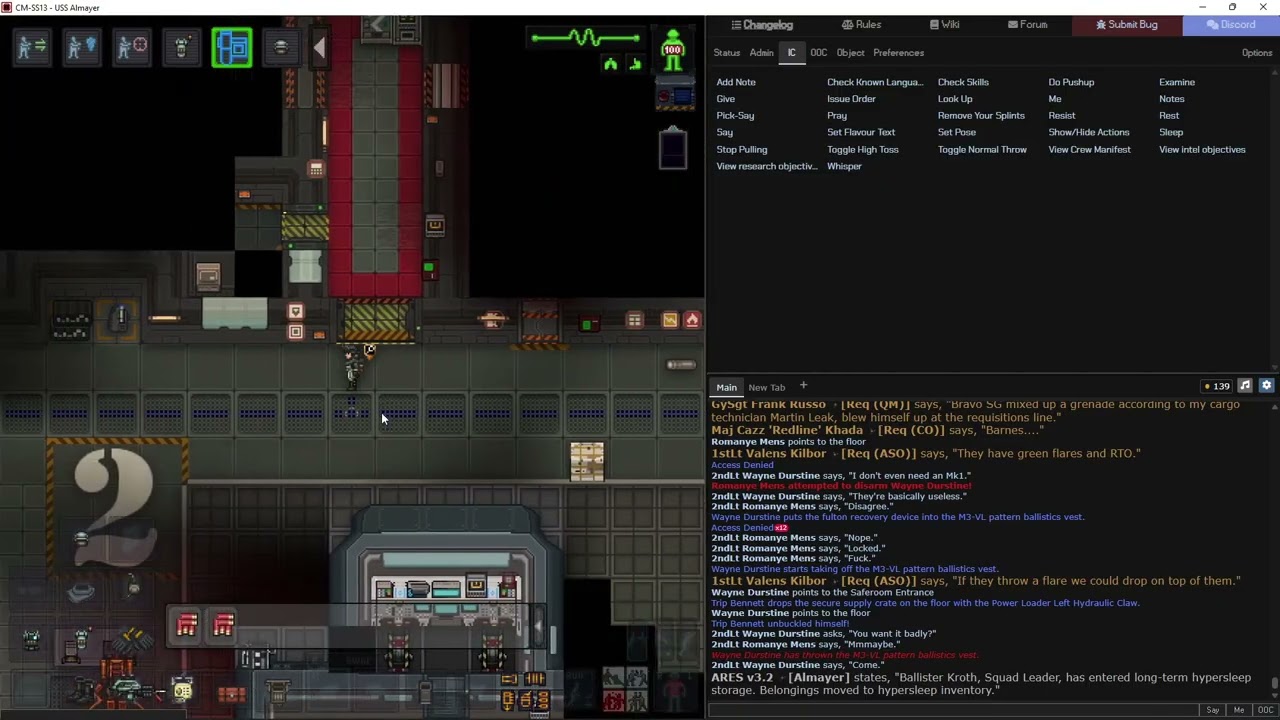
Task: Choose the Rest verb
Action: tap(1169, 116)
